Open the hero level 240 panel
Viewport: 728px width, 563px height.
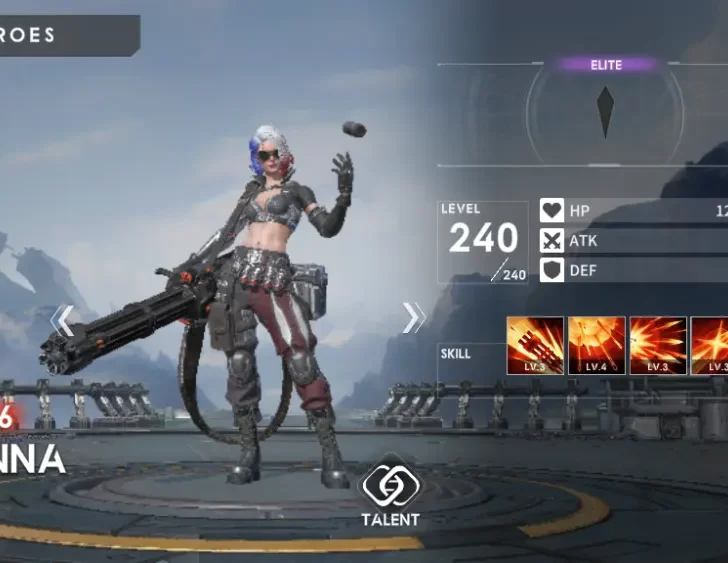tap(483, 243)
